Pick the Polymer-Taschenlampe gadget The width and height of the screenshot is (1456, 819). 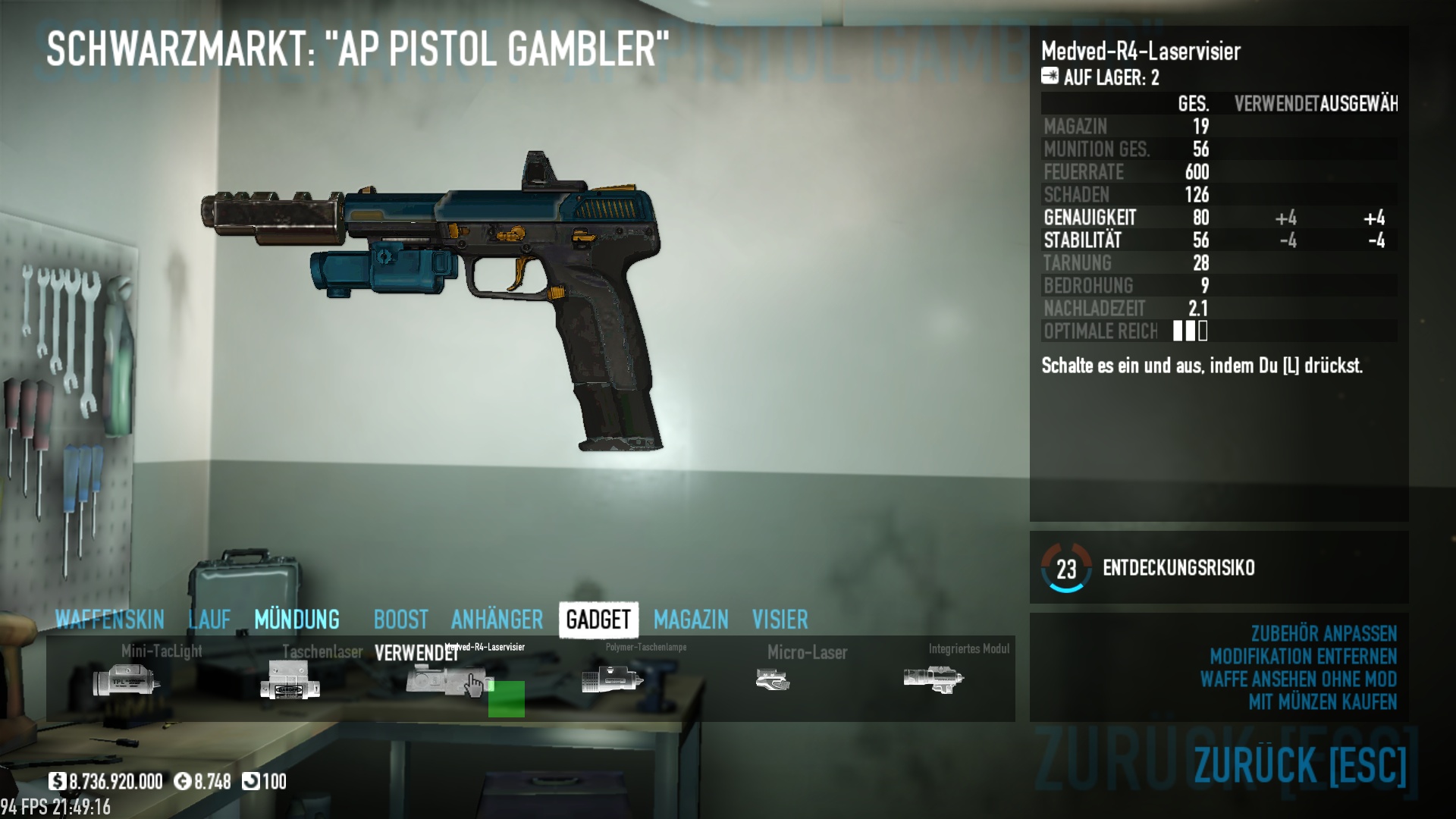click(x=612, y=679)
